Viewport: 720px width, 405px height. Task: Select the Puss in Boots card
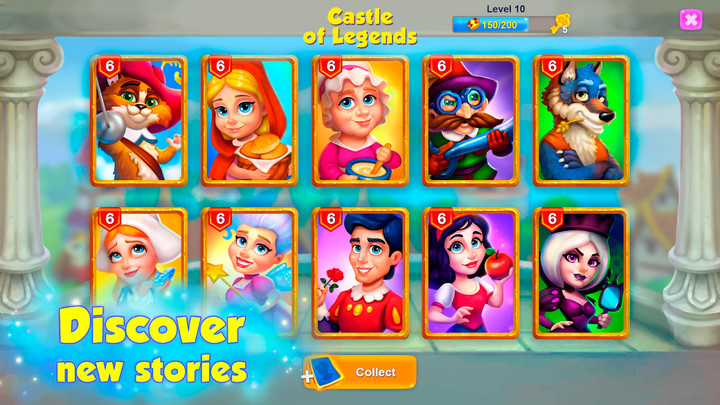tap(139, 121)
